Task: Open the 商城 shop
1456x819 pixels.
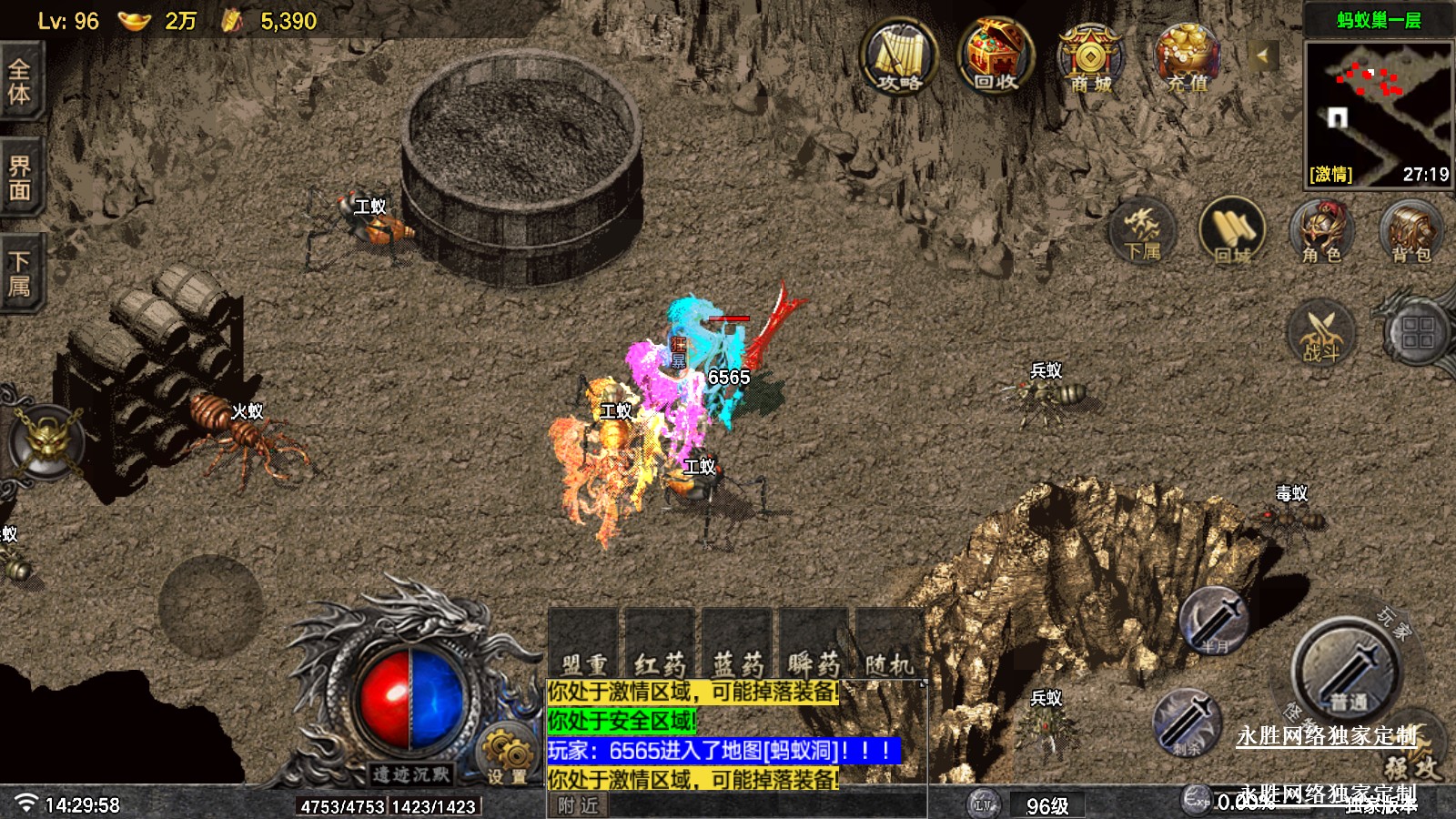Action: point(1090,58)
